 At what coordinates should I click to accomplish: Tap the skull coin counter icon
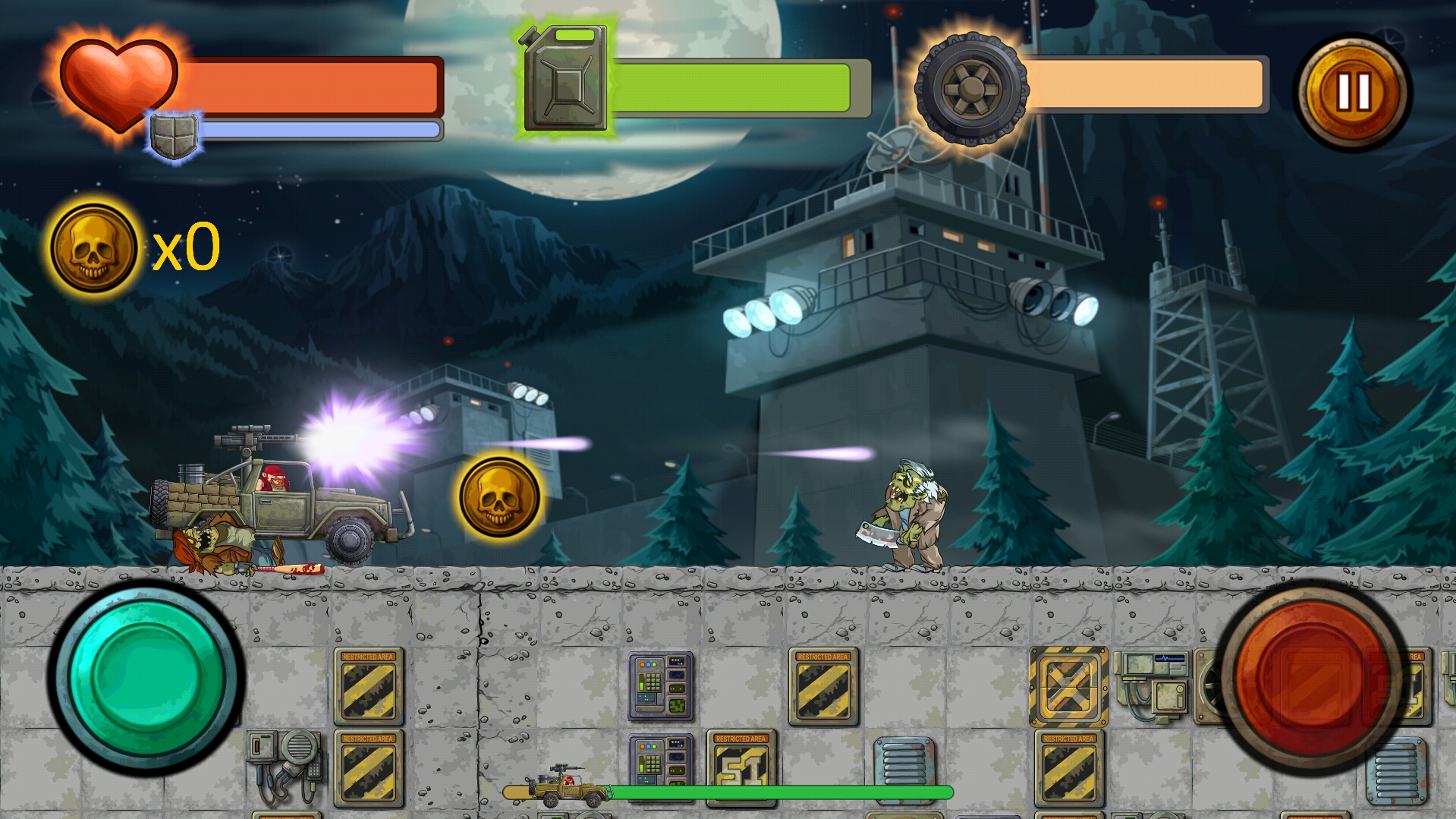(93, 245)
